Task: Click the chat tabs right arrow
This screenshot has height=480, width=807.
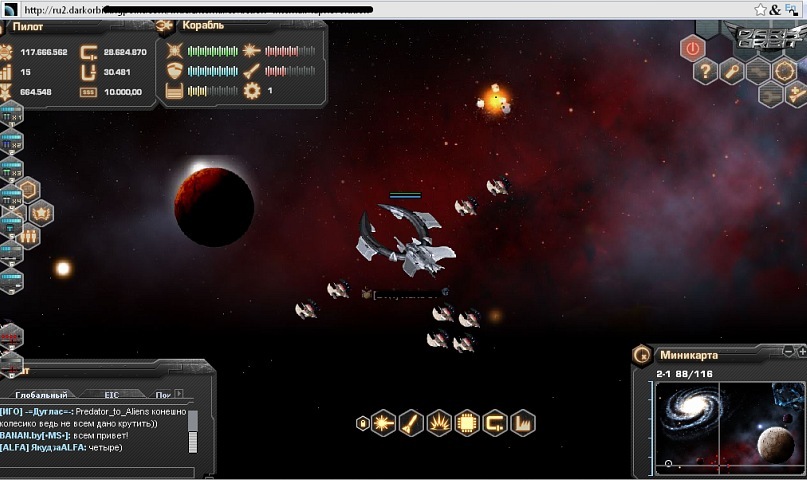Action: pyautogui.click(x=179, y=394)
